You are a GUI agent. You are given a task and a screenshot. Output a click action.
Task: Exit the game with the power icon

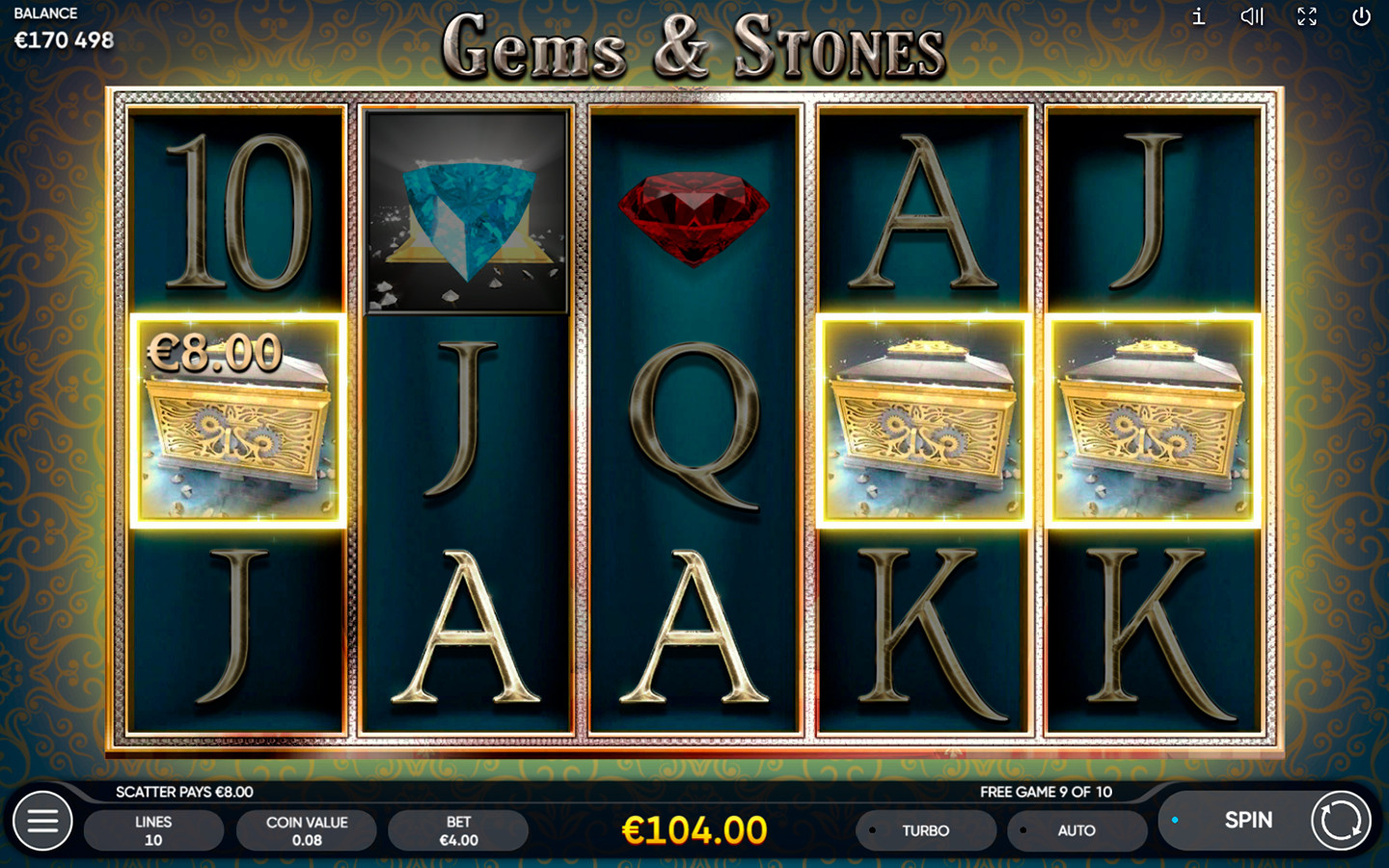click(x=1361, y=16)
